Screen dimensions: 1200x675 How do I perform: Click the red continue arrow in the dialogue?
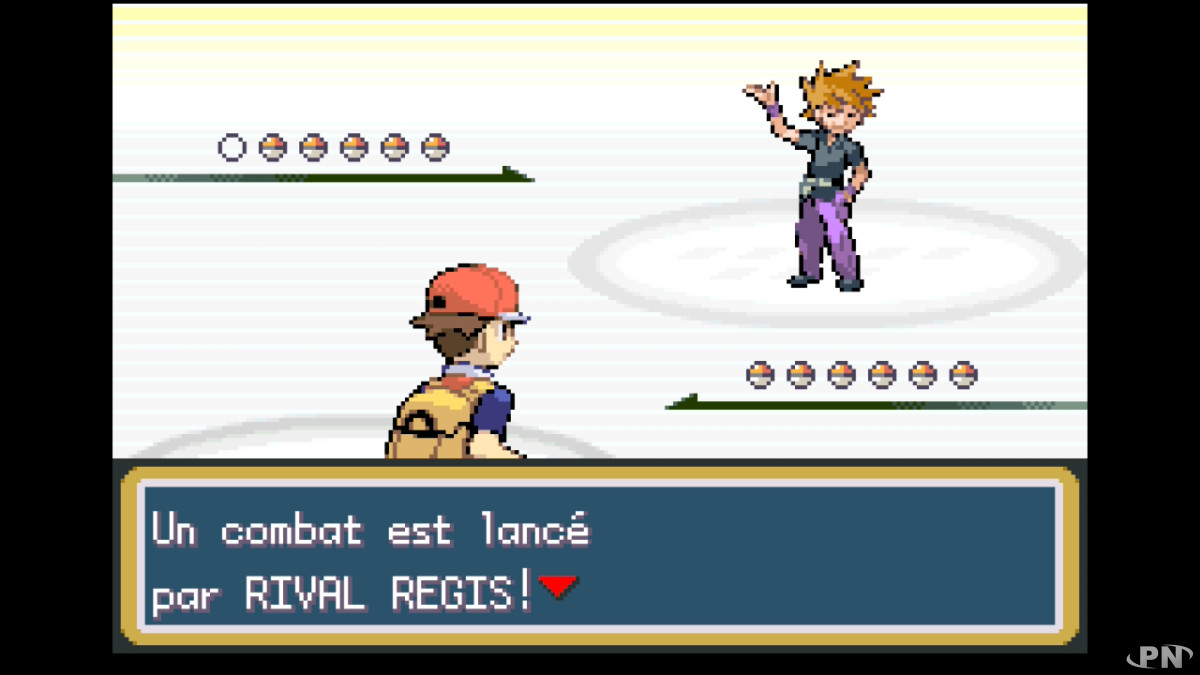[x=557, y=587]
